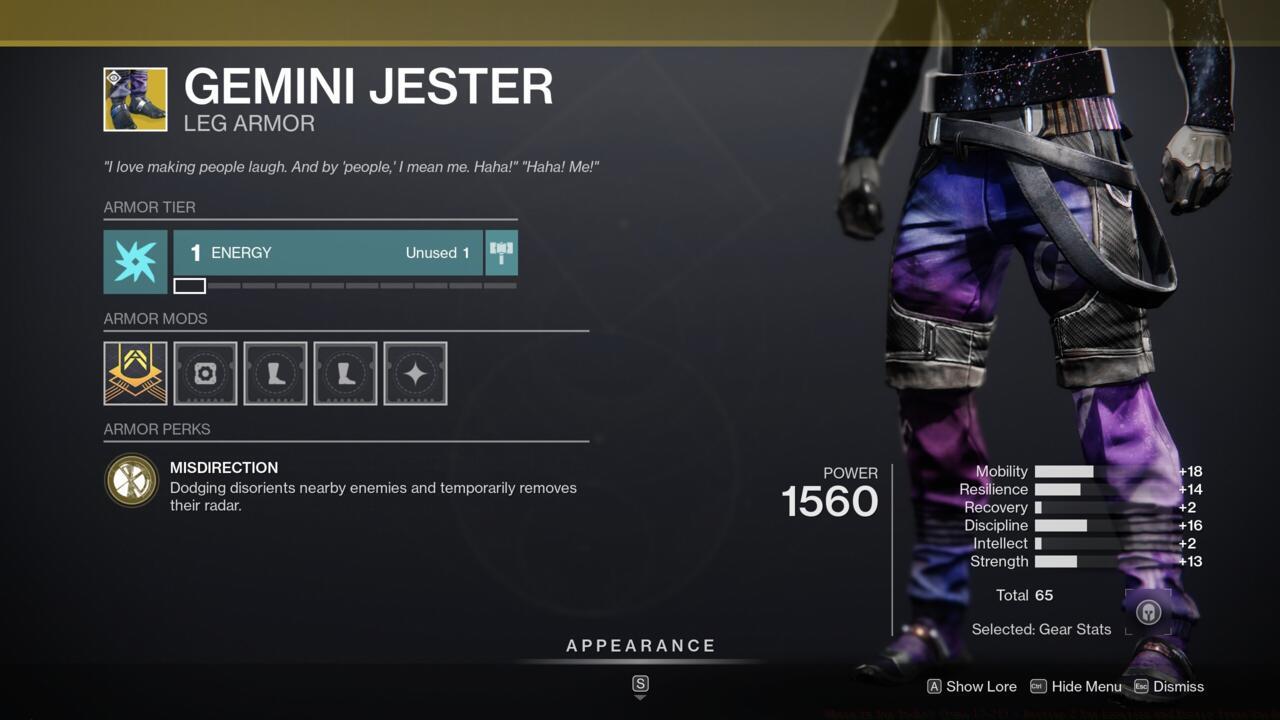Open the sparkle ornament mod socket
The width and height of the screenshot is (1280, 720).
click(x=414, y=373)
